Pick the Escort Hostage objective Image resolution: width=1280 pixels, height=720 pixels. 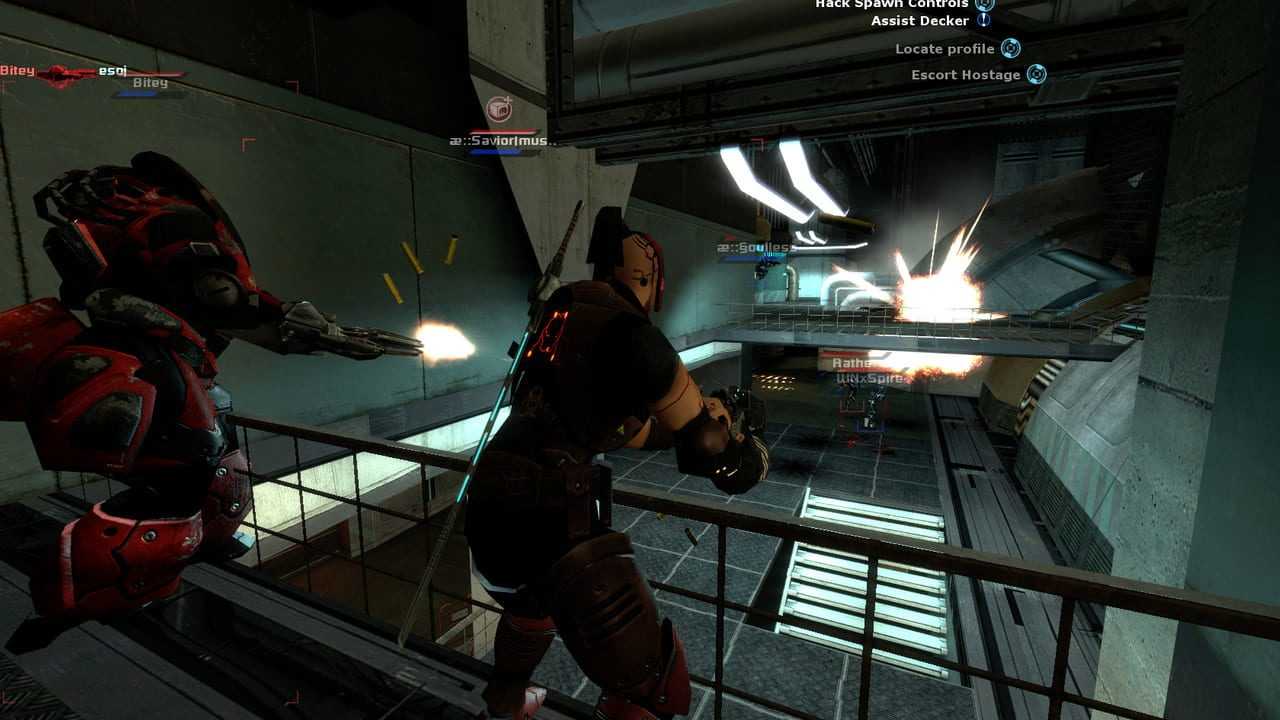(966, 75)
